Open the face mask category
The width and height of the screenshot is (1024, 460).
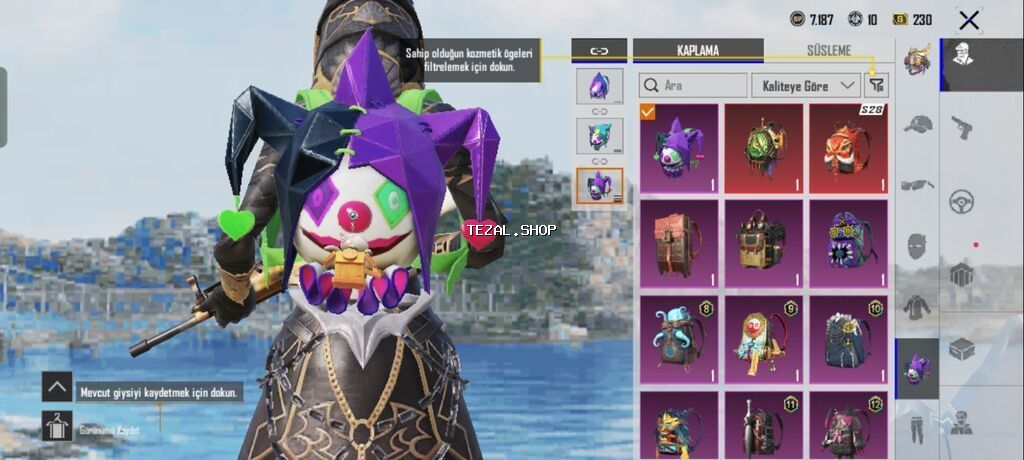(x=917, y=245)
